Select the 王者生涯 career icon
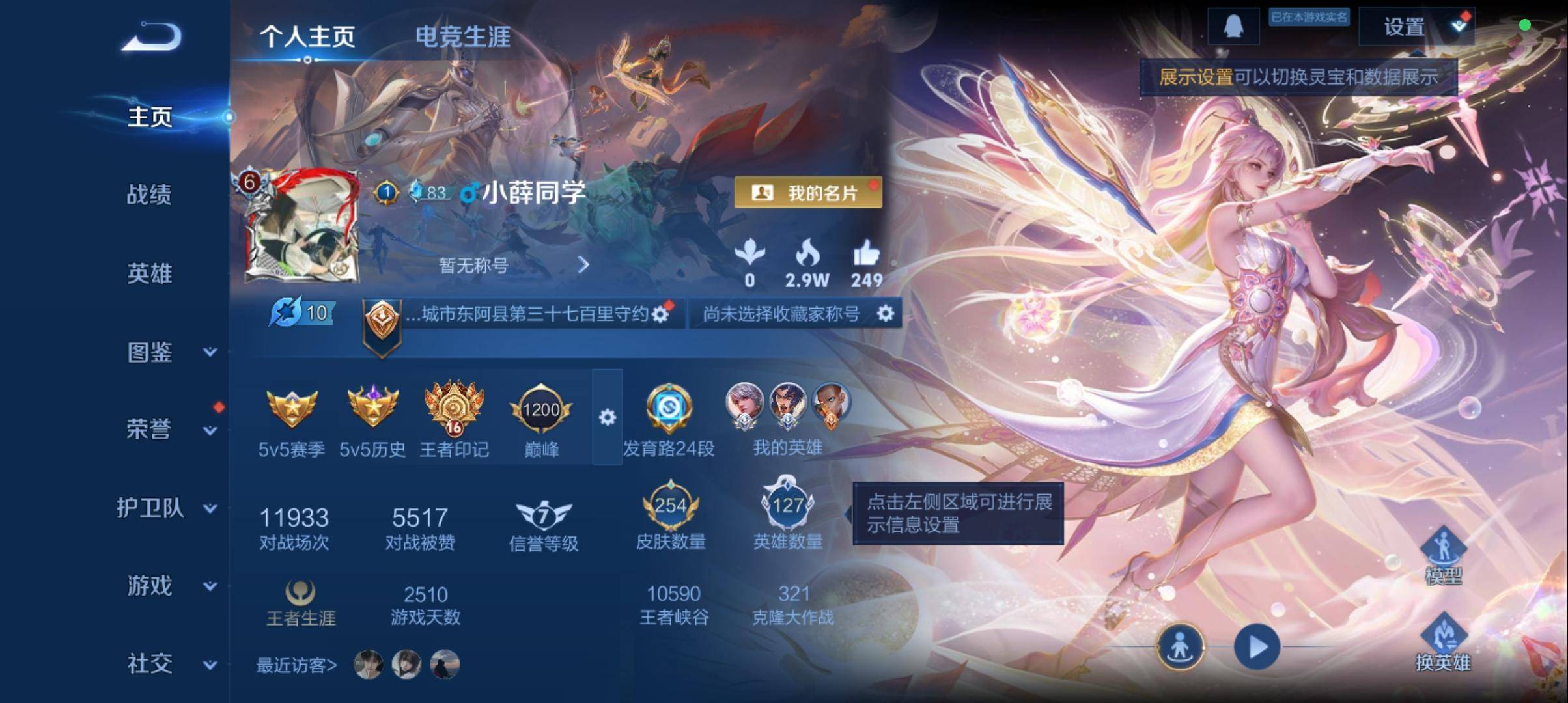The height and width of the screenshot is (703, 1568). (x=300, y=592)
